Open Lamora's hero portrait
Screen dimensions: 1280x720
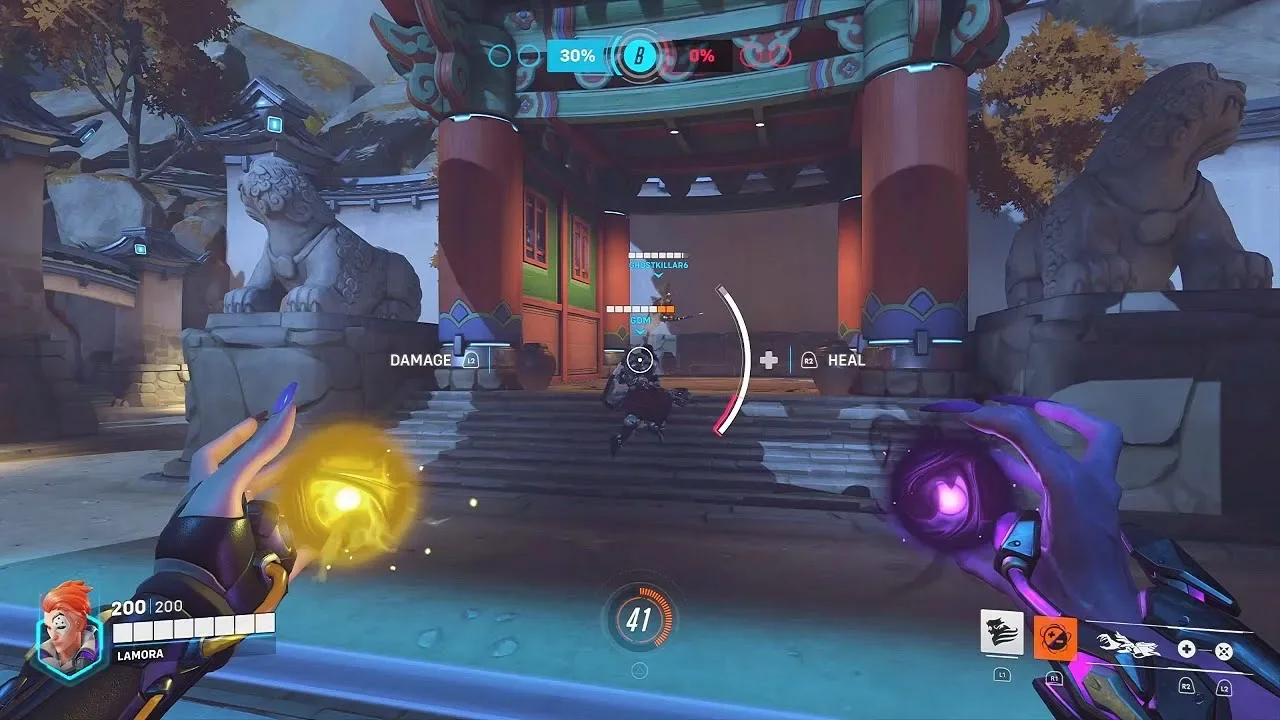click(x=67, y=629)
